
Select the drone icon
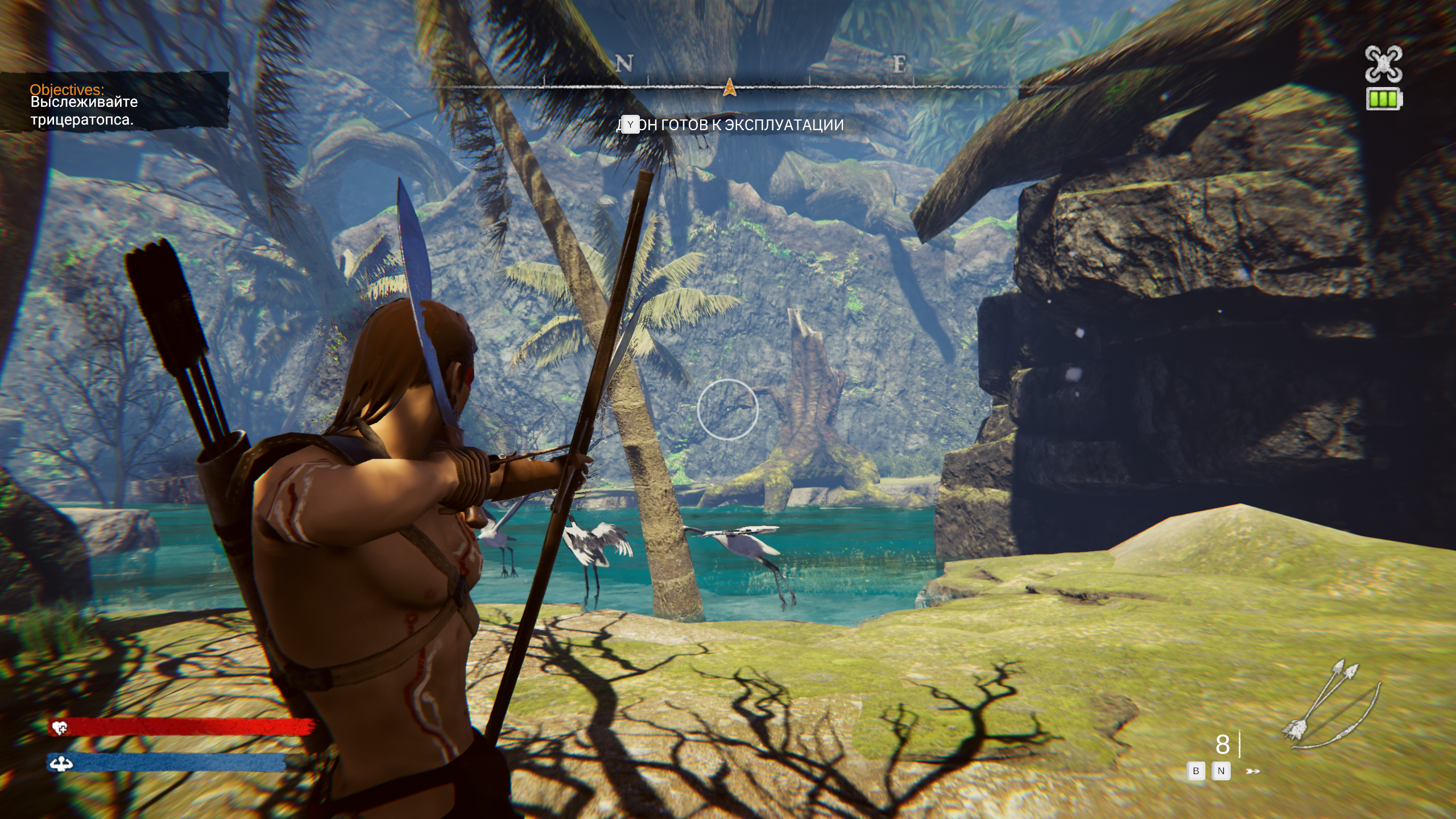pyautogui.click(x=1384, y=64)
